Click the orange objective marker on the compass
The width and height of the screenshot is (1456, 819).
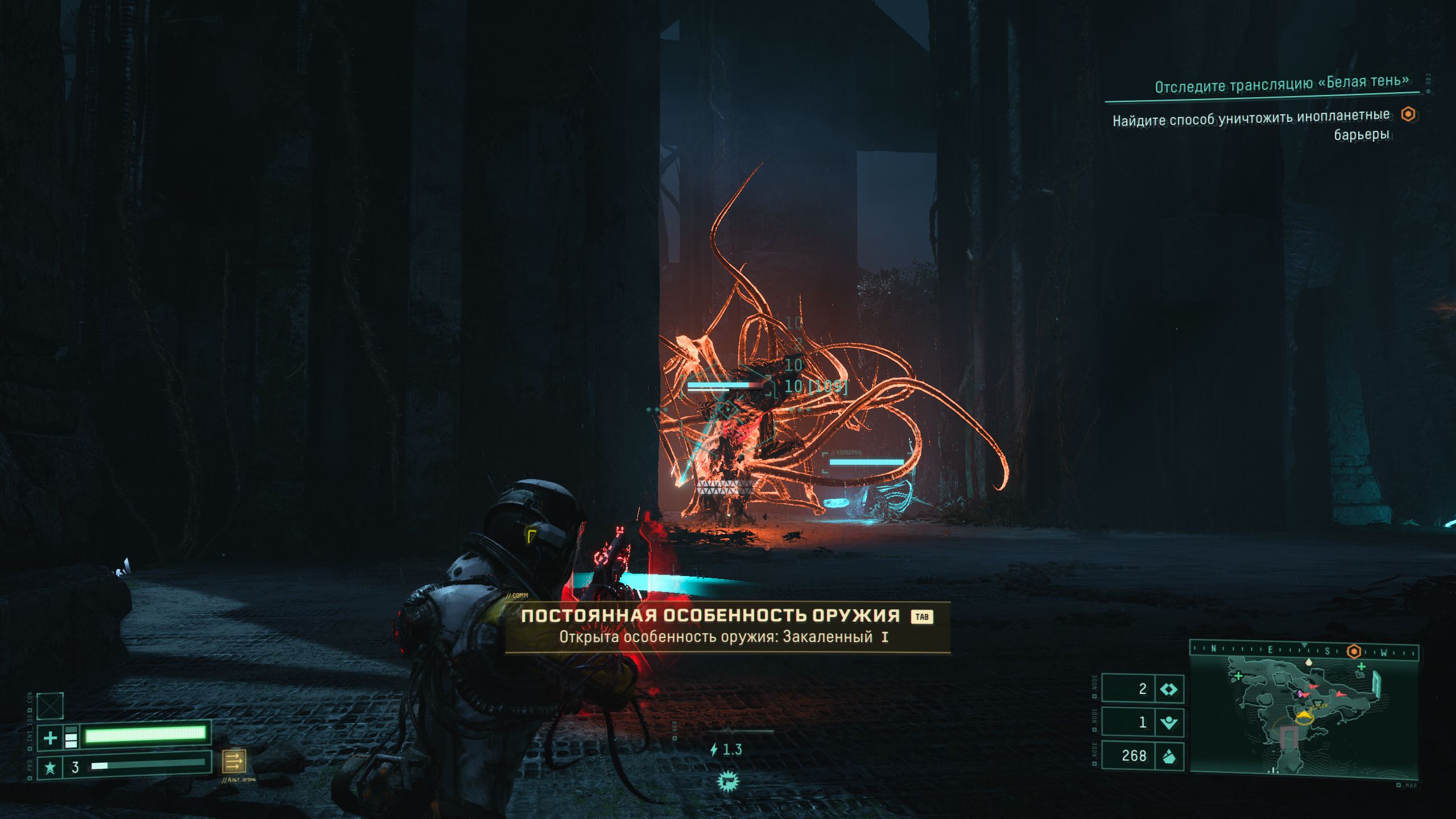(x=1355, y=651)
